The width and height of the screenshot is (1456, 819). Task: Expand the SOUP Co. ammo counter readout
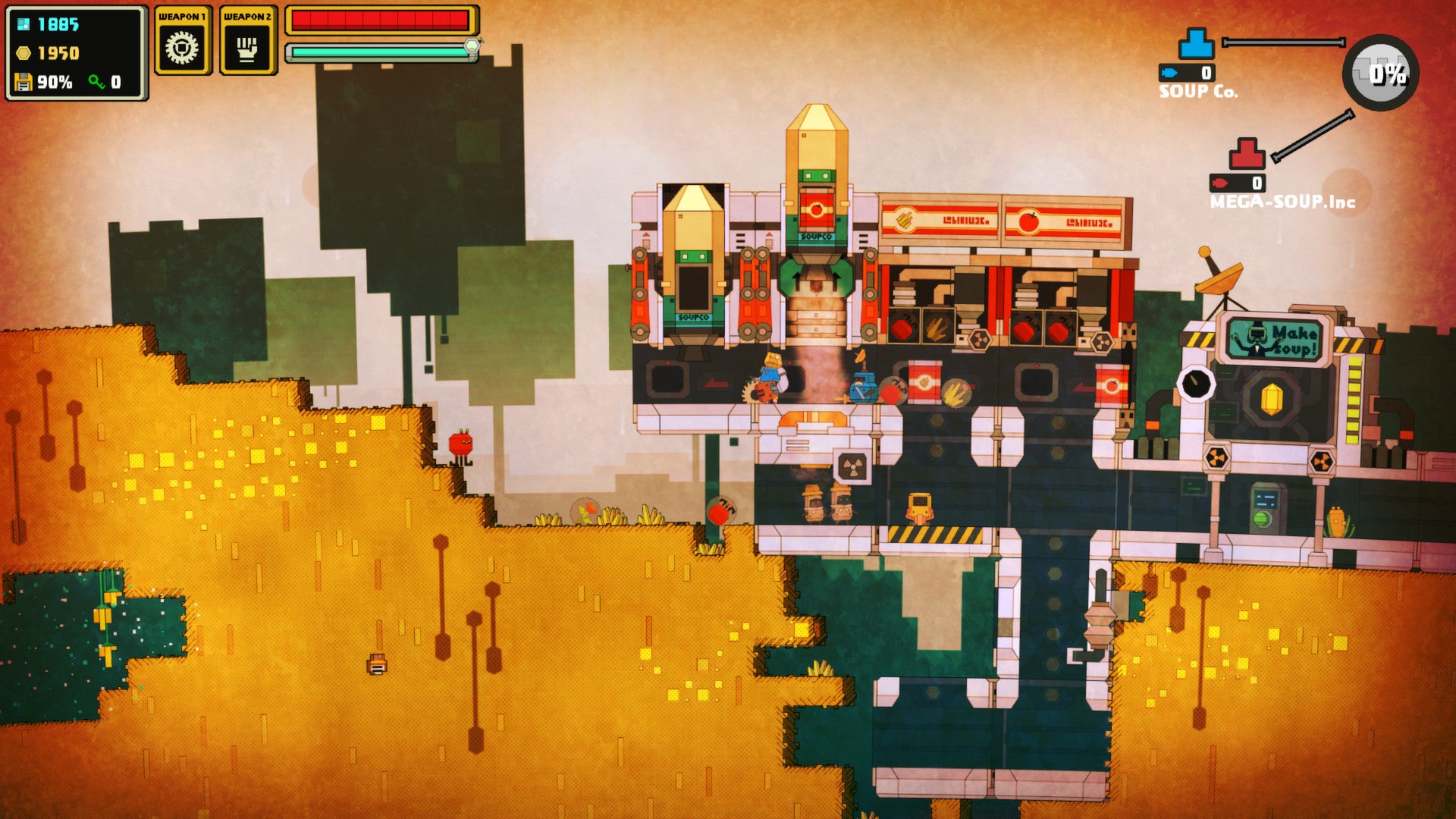tap(1187, 74)
